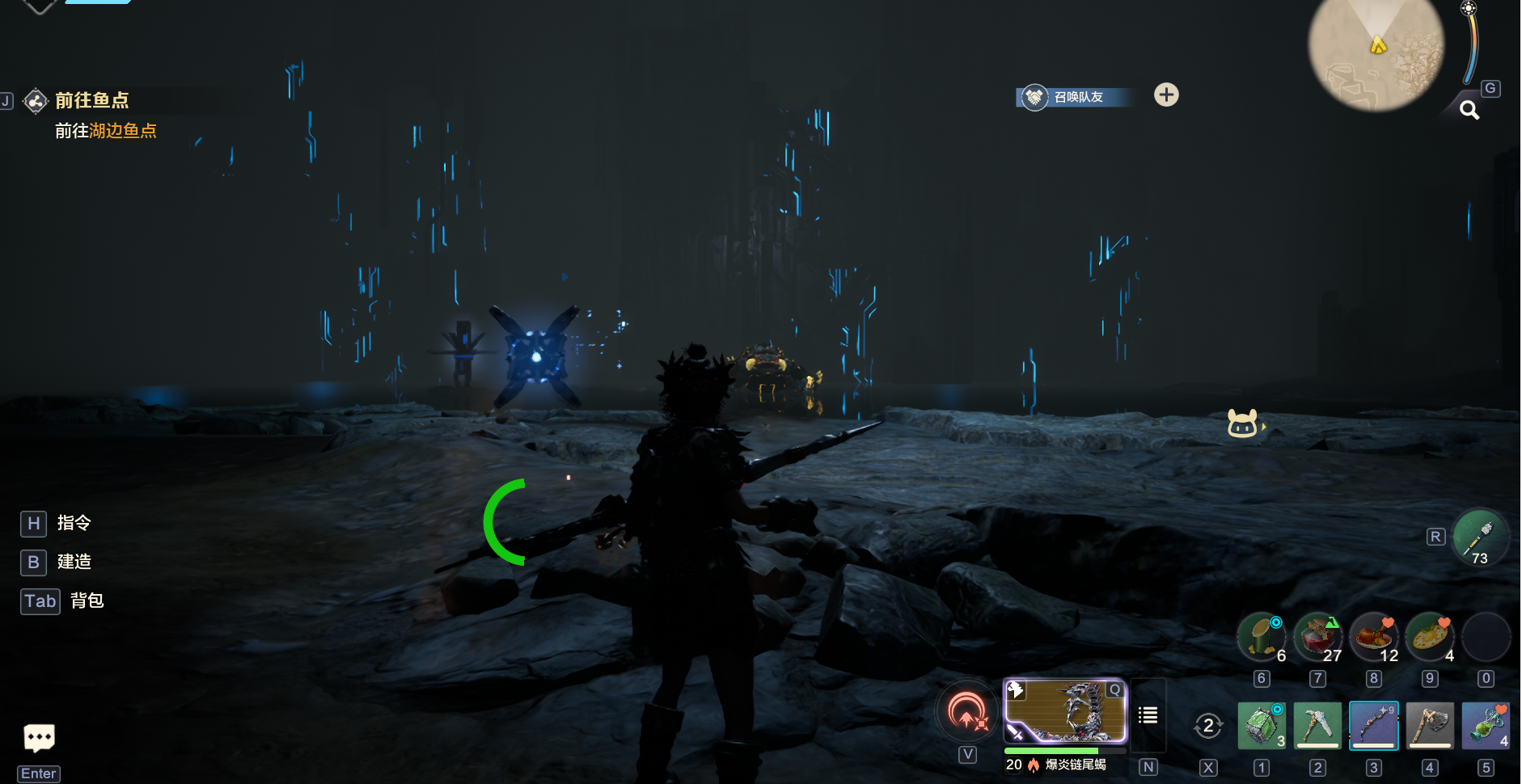Equip the pickaxe from the hotbar

tap(1317, 725)
